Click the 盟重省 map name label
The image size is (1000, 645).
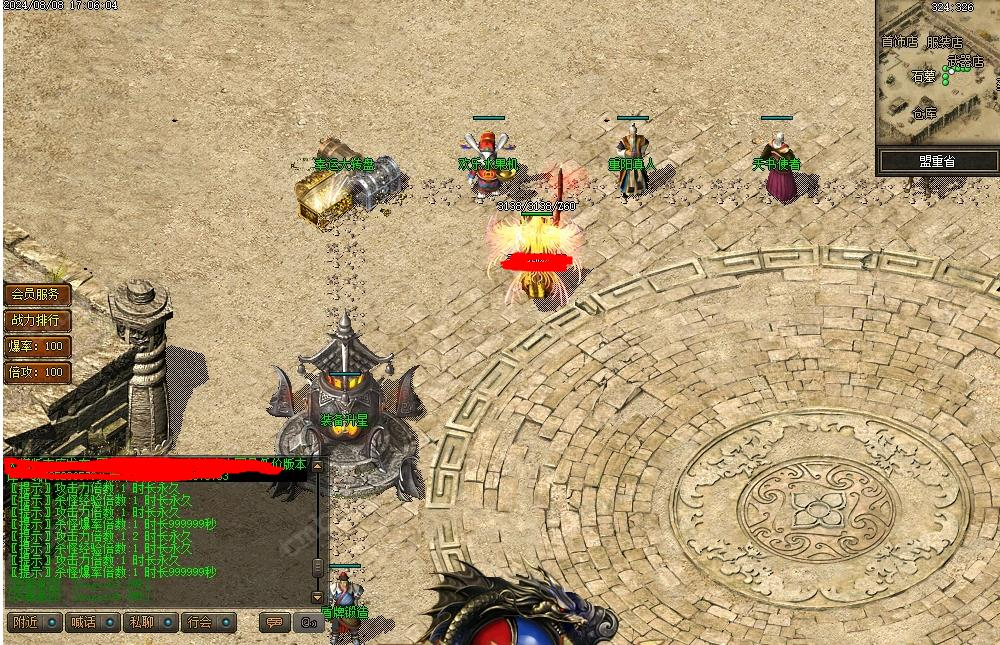[x=938, y=161]
